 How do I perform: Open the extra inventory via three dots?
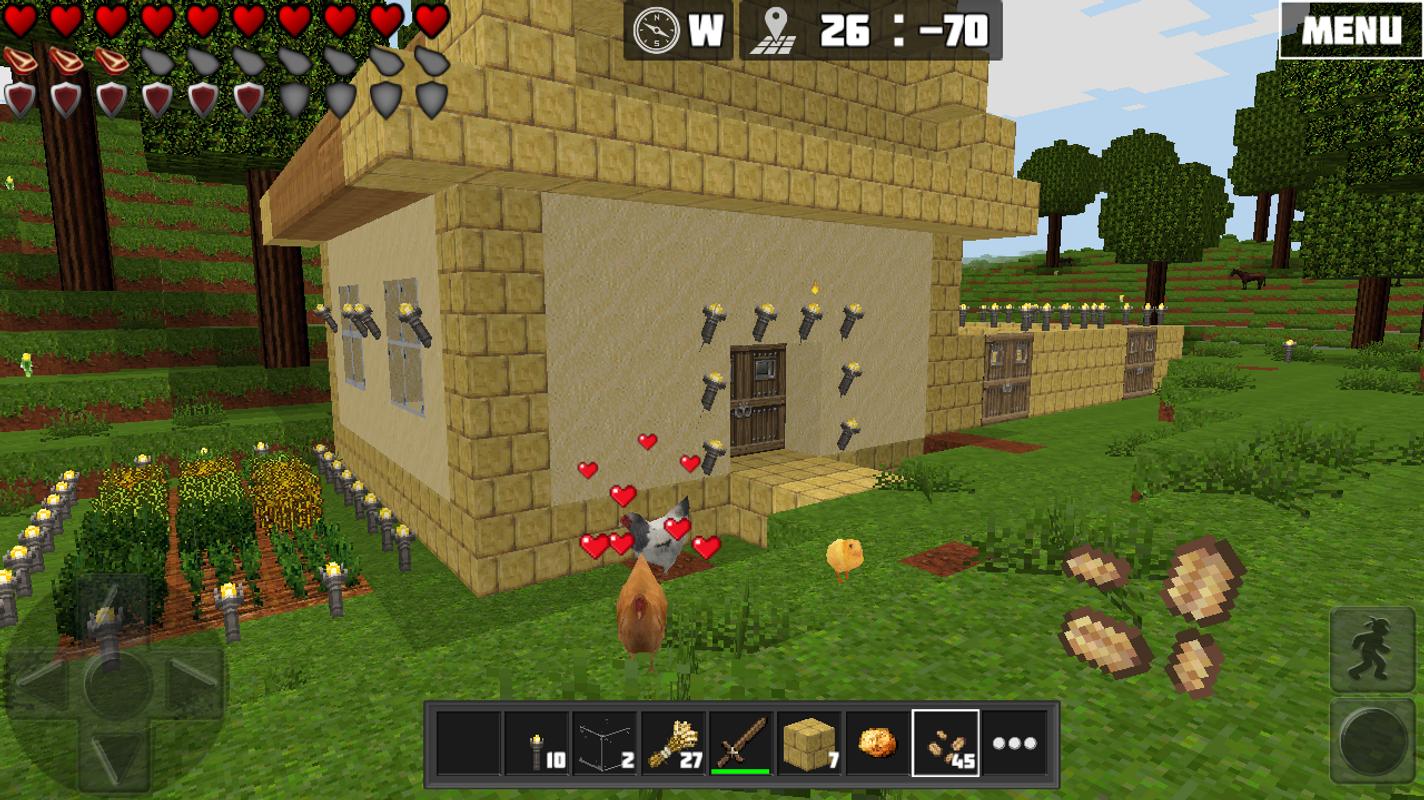pos(1017,740)
